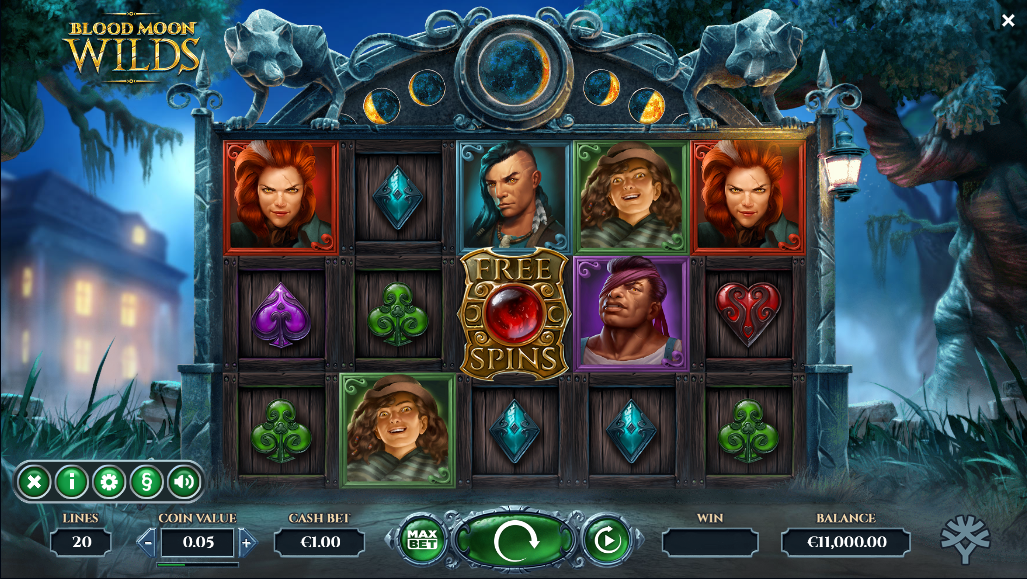This screenshot has height=579, width=1027.
Task: Set the wager with Max Bet
Action: coord(422,541)
